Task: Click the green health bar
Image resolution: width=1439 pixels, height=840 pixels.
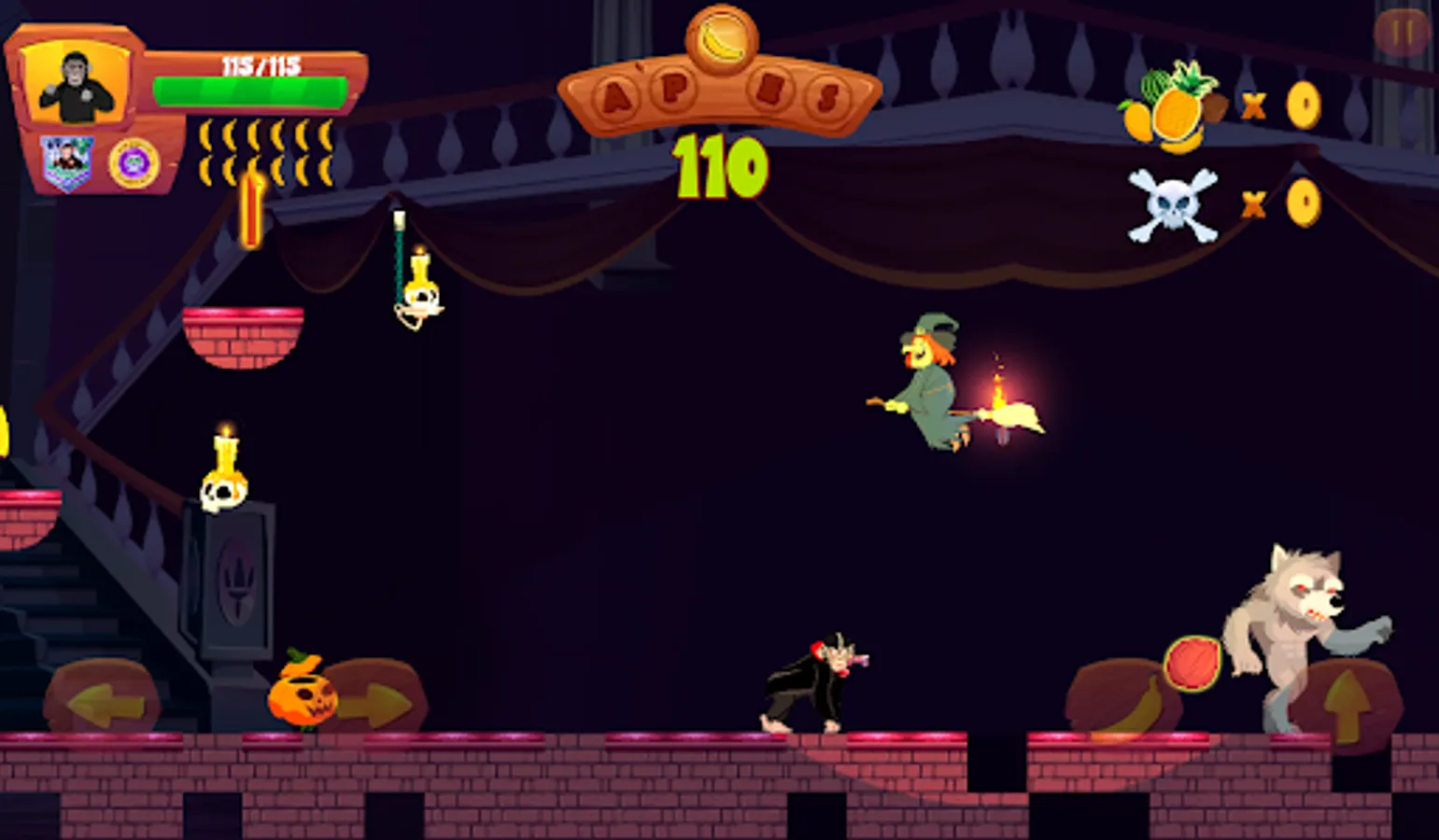Action: coord(250,93)
